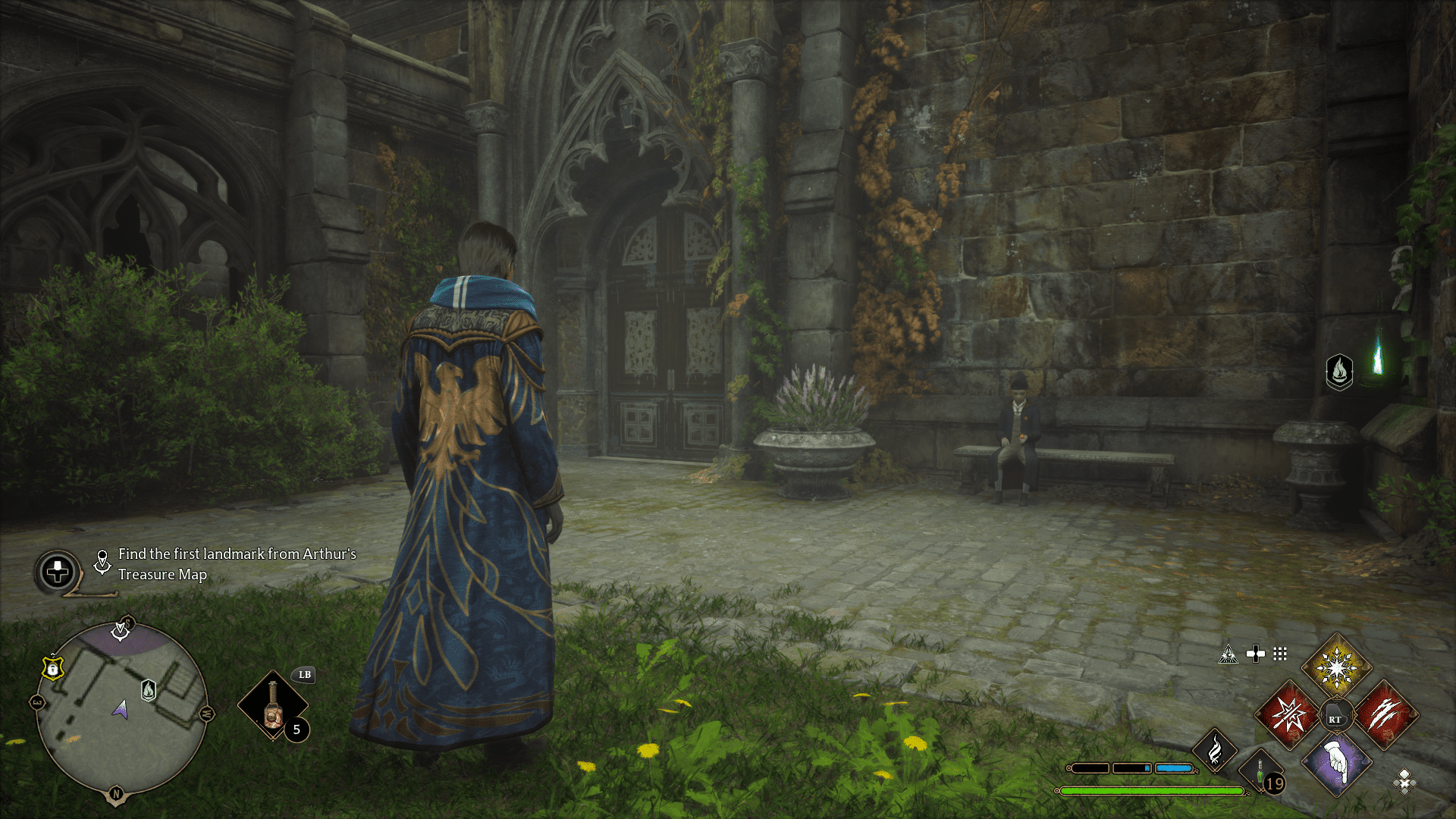
Task: Cast the red claw-slash Diffindo spell
Action: [x=1385, y=715]
